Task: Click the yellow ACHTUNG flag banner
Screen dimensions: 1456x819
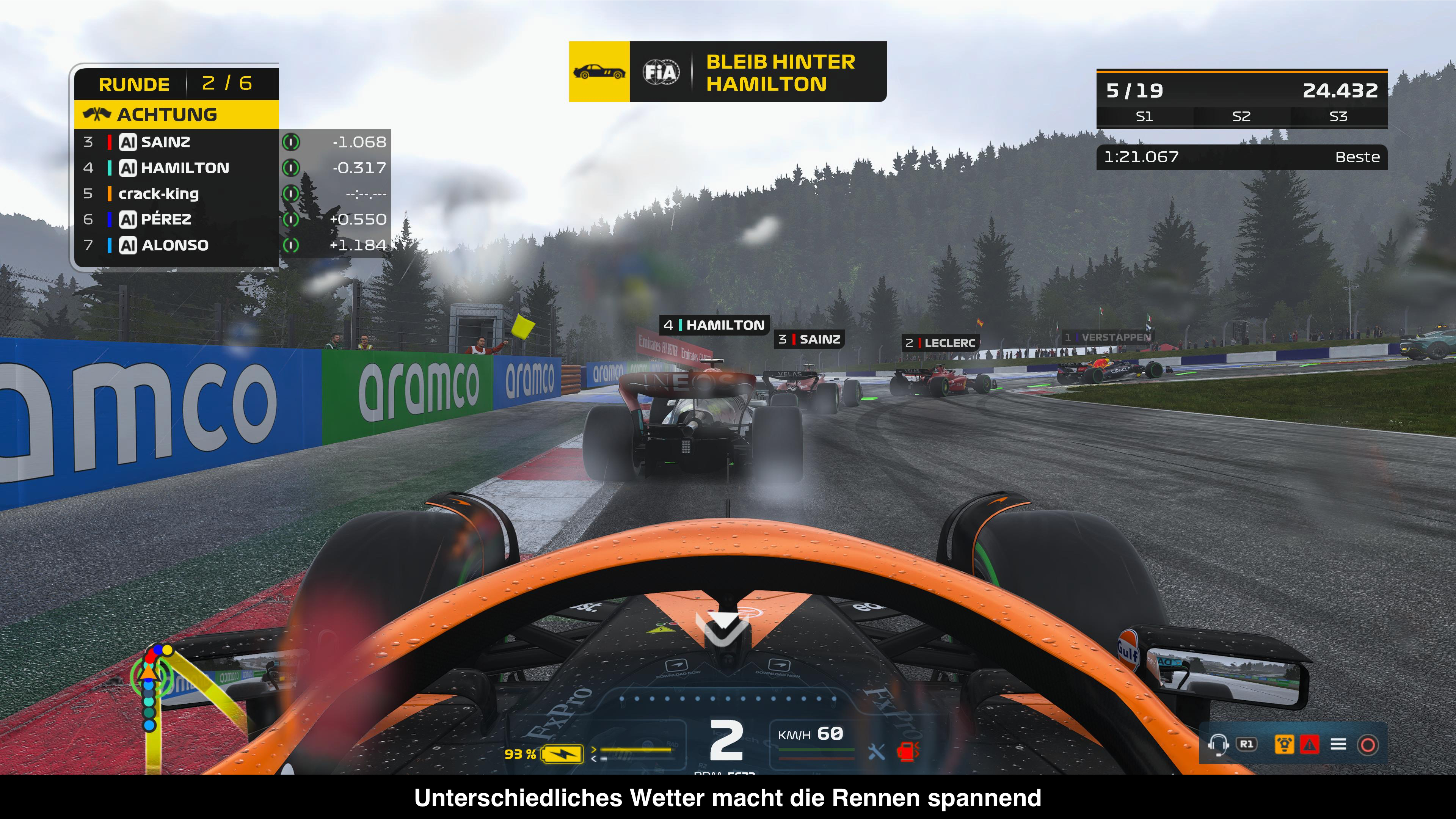Action: point(176,115)
